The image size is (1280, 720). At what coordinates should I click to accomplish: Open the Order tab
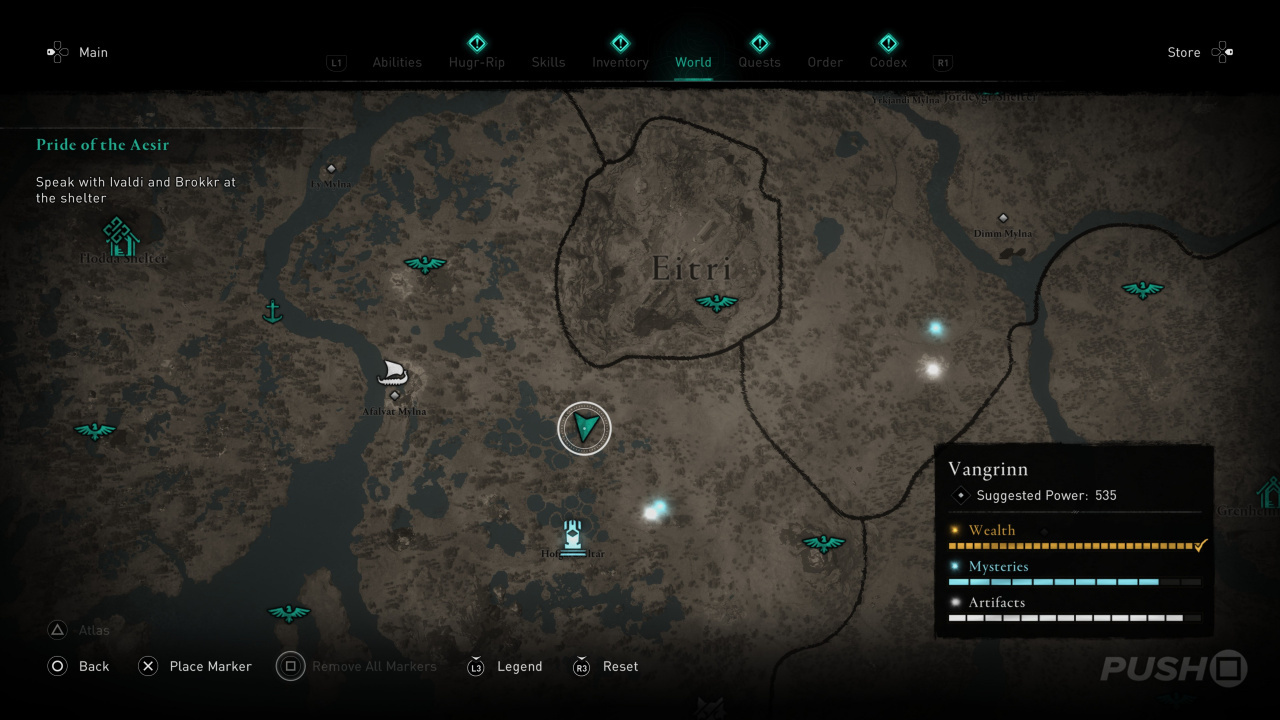(825, 62)
